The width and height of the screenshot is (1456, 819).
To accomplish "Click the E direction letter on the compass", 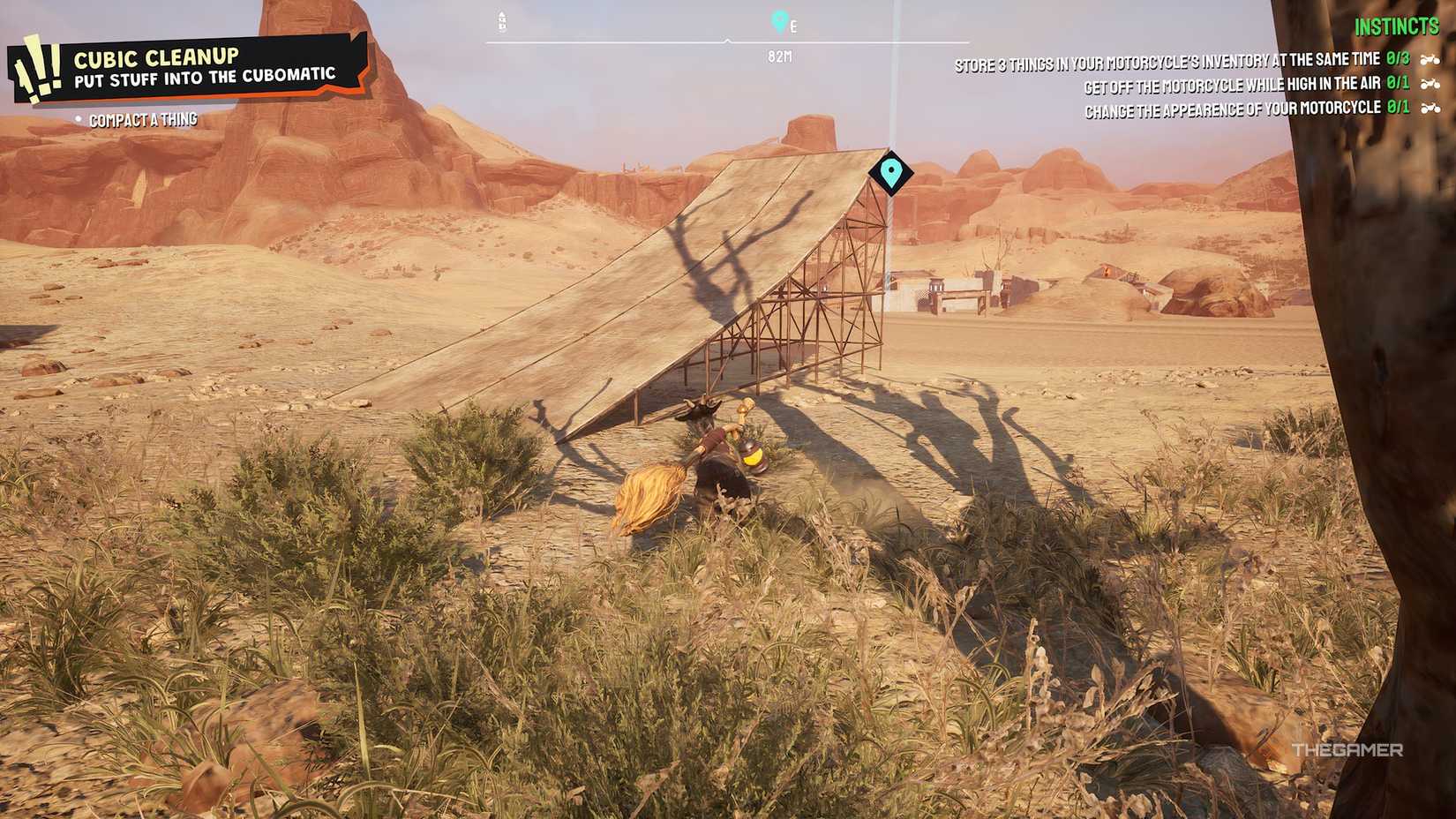I will (792, 25).
